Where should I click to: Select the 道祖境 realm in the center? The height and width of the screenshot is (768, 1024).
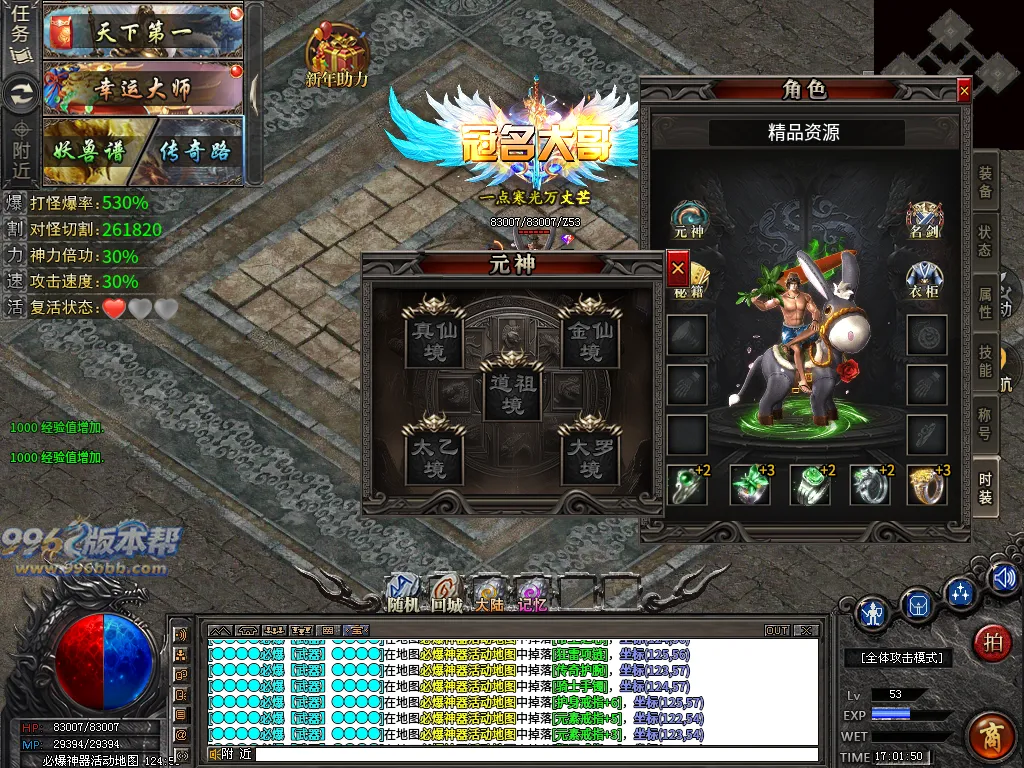(513, 390)
